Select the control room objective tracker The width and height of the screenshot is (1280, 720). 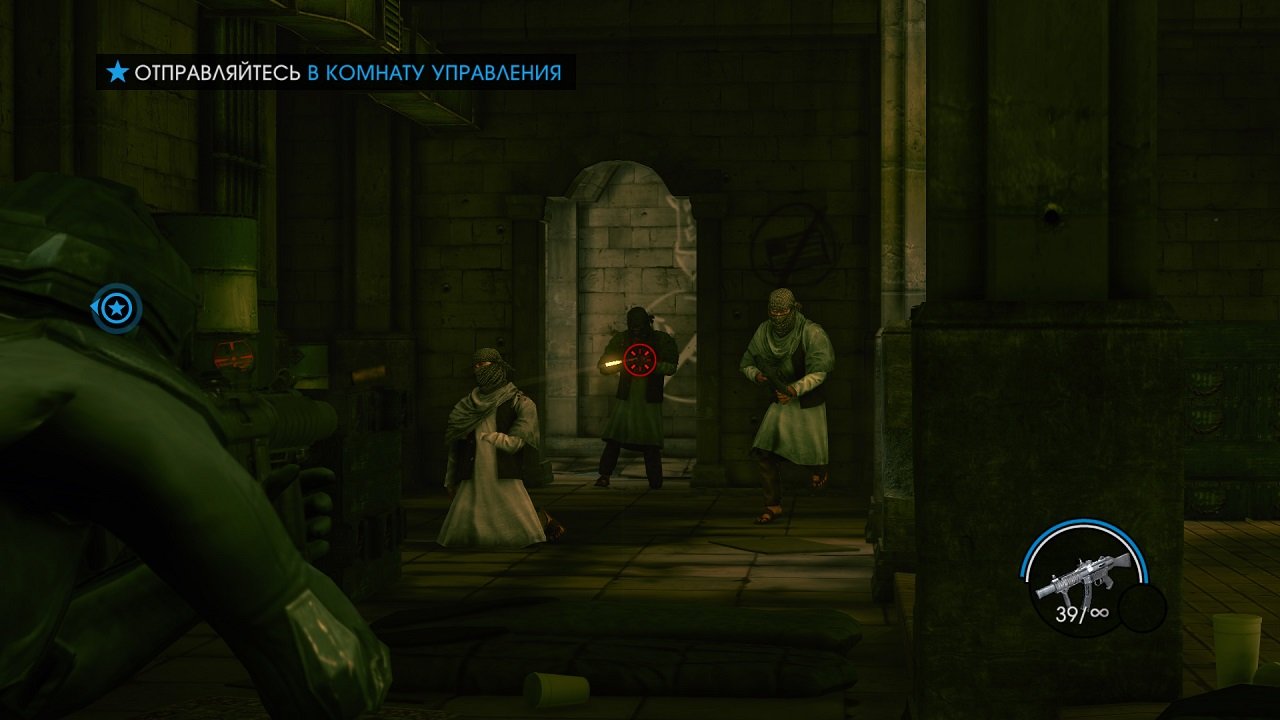pos(336,72)
